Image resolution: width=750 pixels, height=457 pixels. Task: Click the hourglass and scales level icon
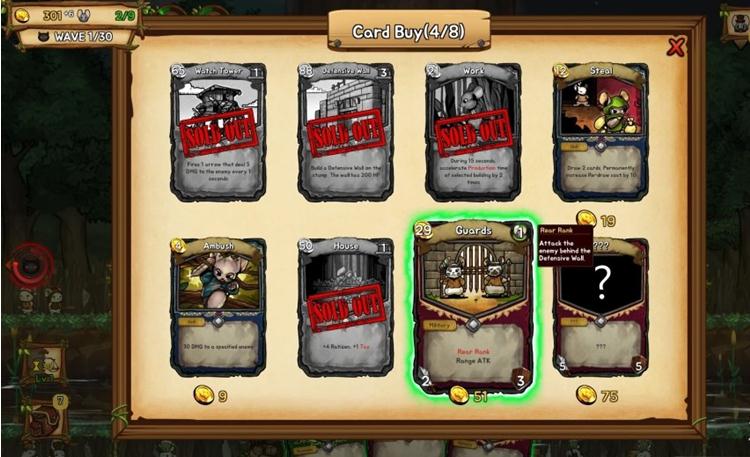click(x=44, y=365)
